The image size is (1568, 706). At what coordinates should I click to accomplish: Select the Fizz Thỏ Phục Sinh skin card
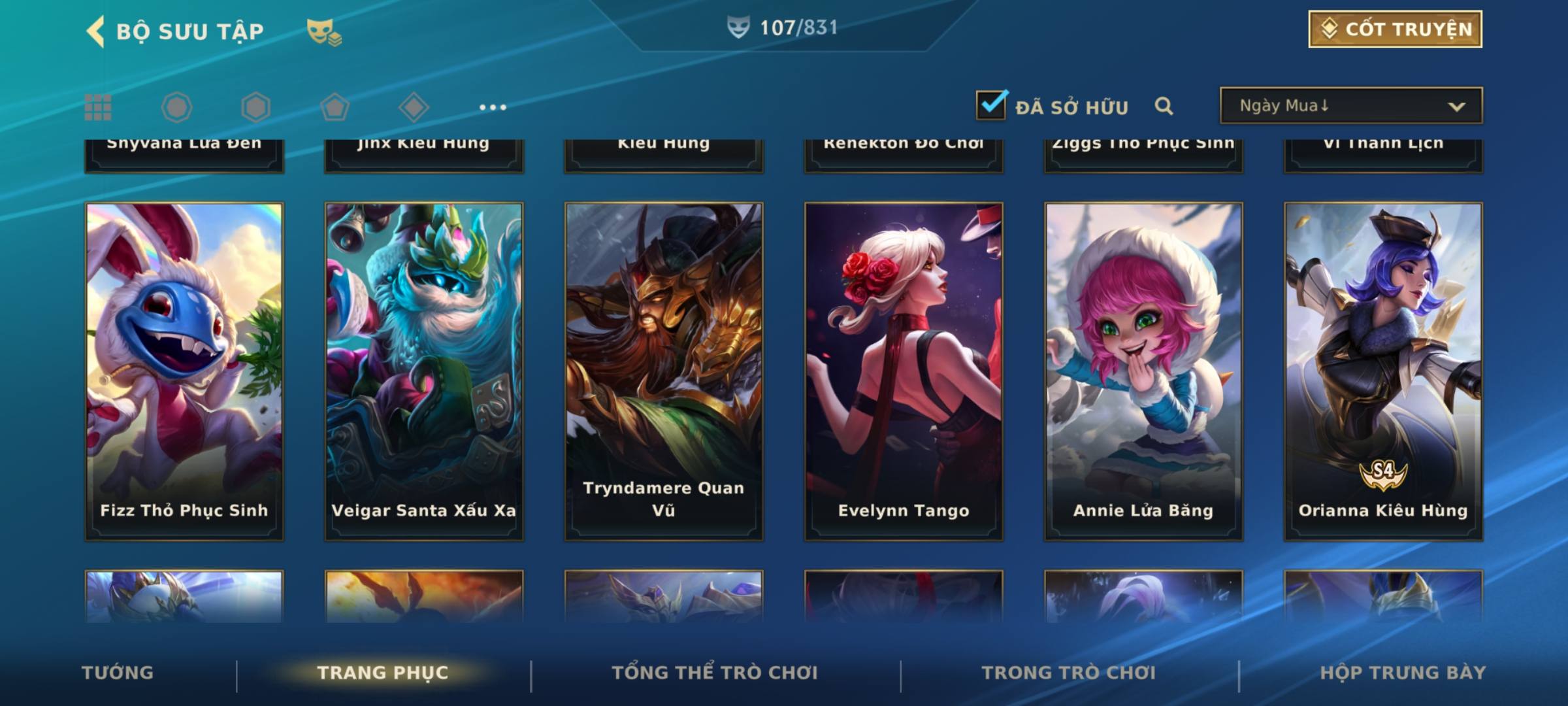tap(184, 371)
